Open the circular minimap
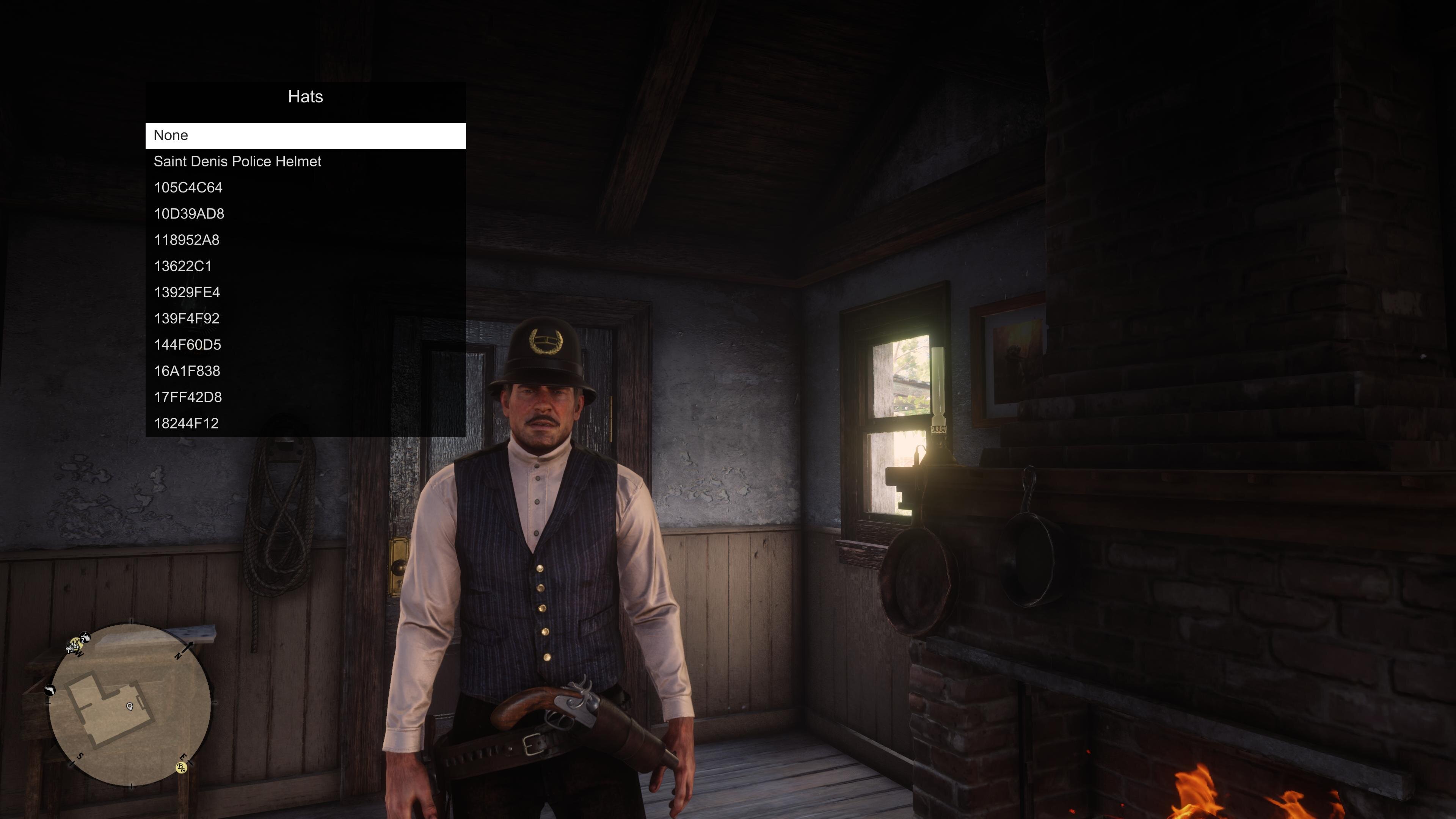 [x=130, y=704]
